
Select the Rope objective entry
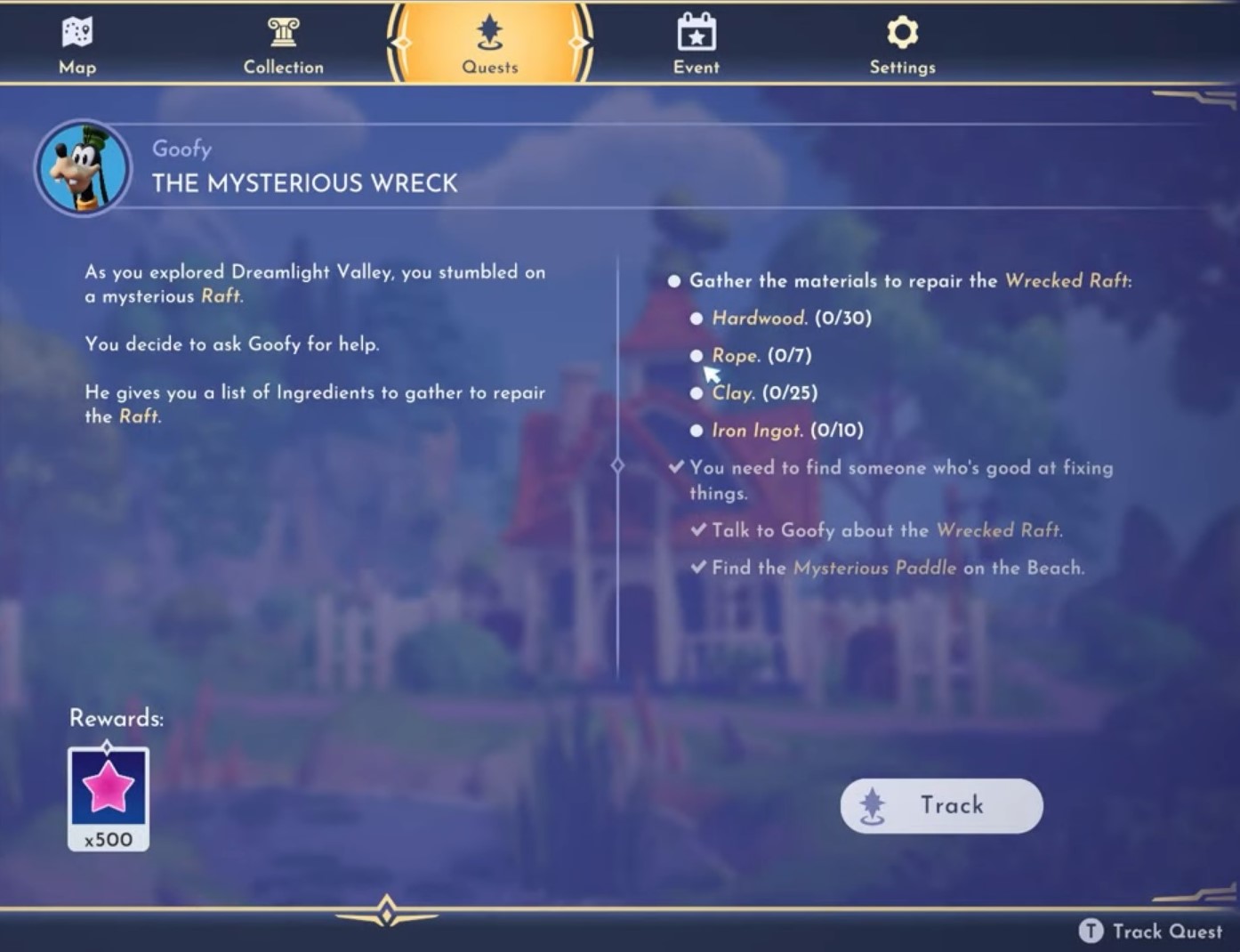761,356
